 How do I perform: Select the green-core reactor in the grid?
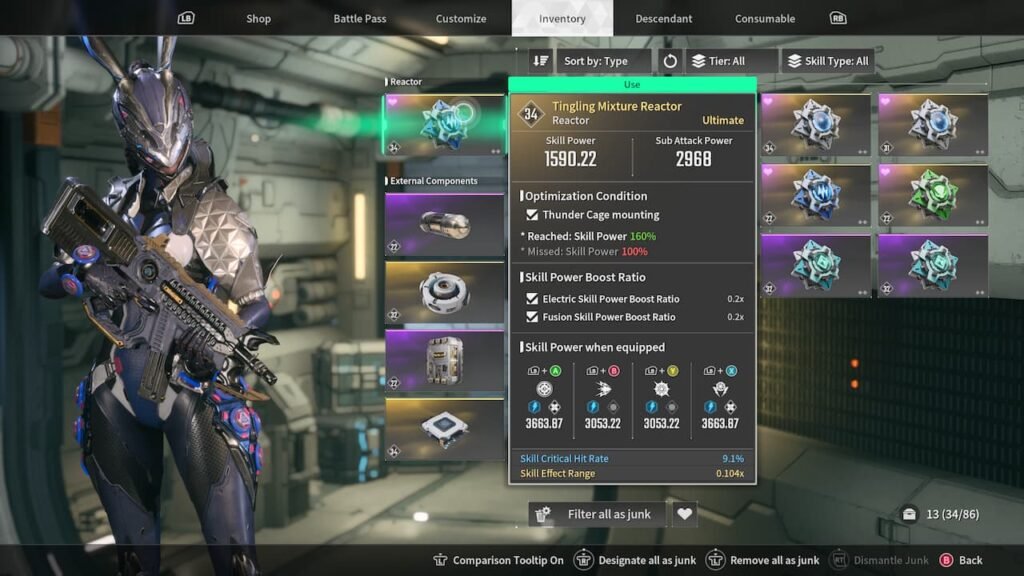pos(932,196)
